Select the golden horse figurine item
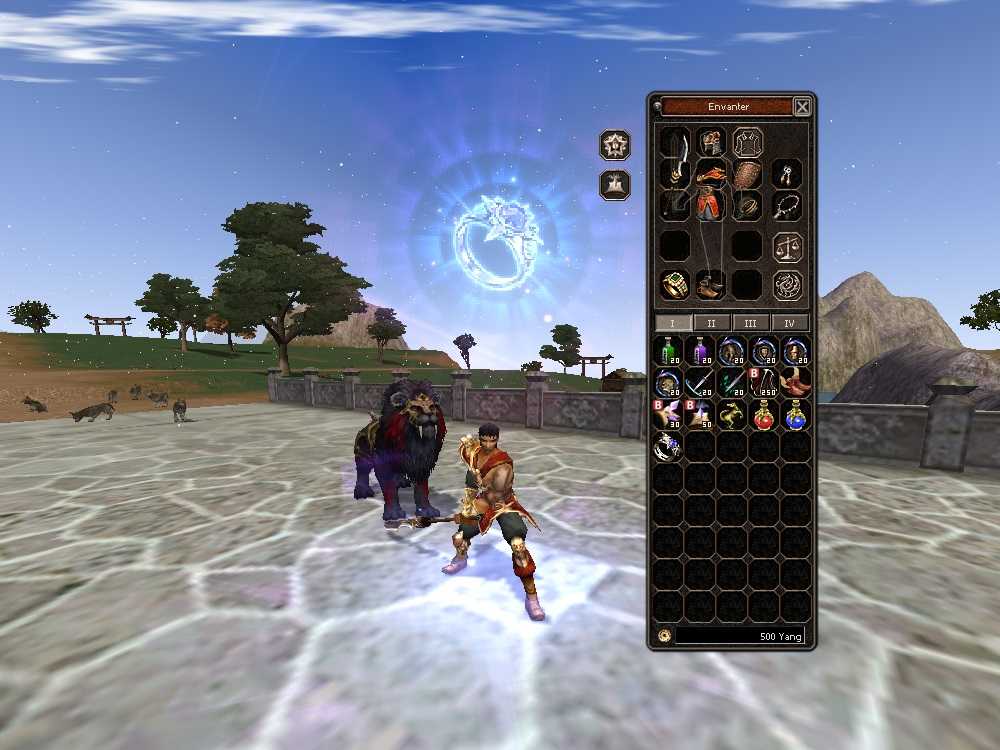1000x750 pixels. coord(732,415)
